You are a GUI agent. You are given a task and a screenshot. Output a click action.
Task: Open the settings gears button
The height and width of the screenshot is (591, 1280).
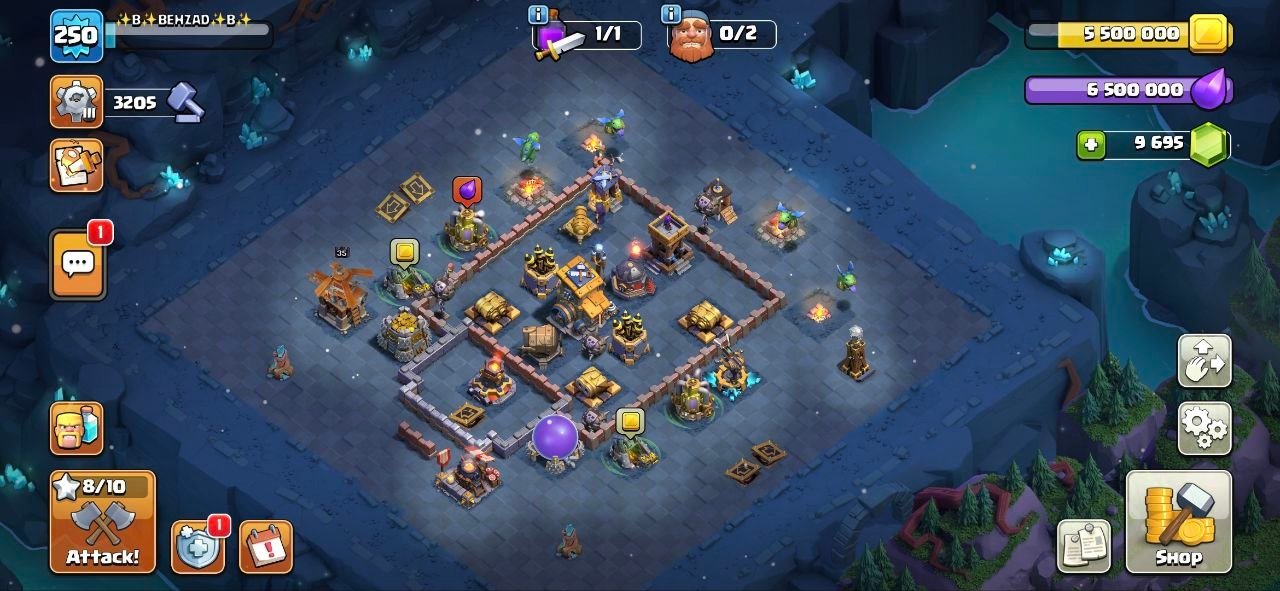click(1204, 428)
